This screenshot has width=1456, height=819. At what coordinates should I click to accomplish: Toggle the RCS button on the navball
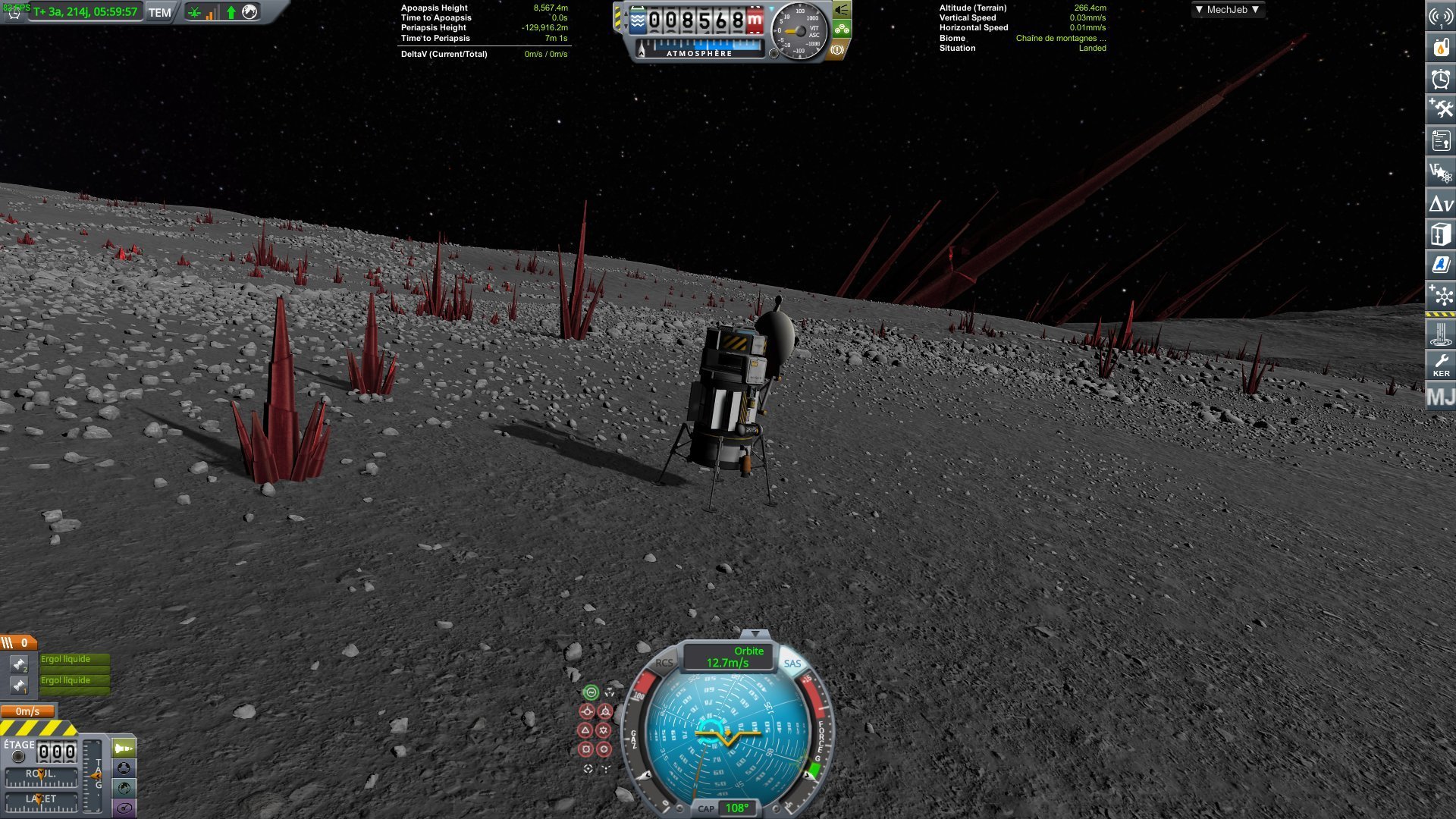coord(664,663)
